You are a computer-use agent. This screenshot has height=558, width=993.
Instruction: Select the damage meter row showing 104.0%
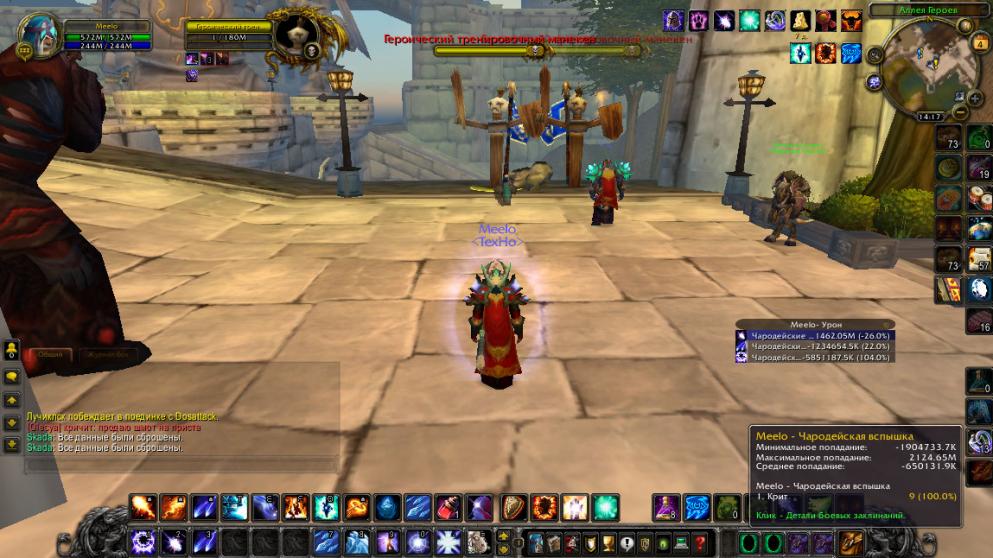pos(801,357)
